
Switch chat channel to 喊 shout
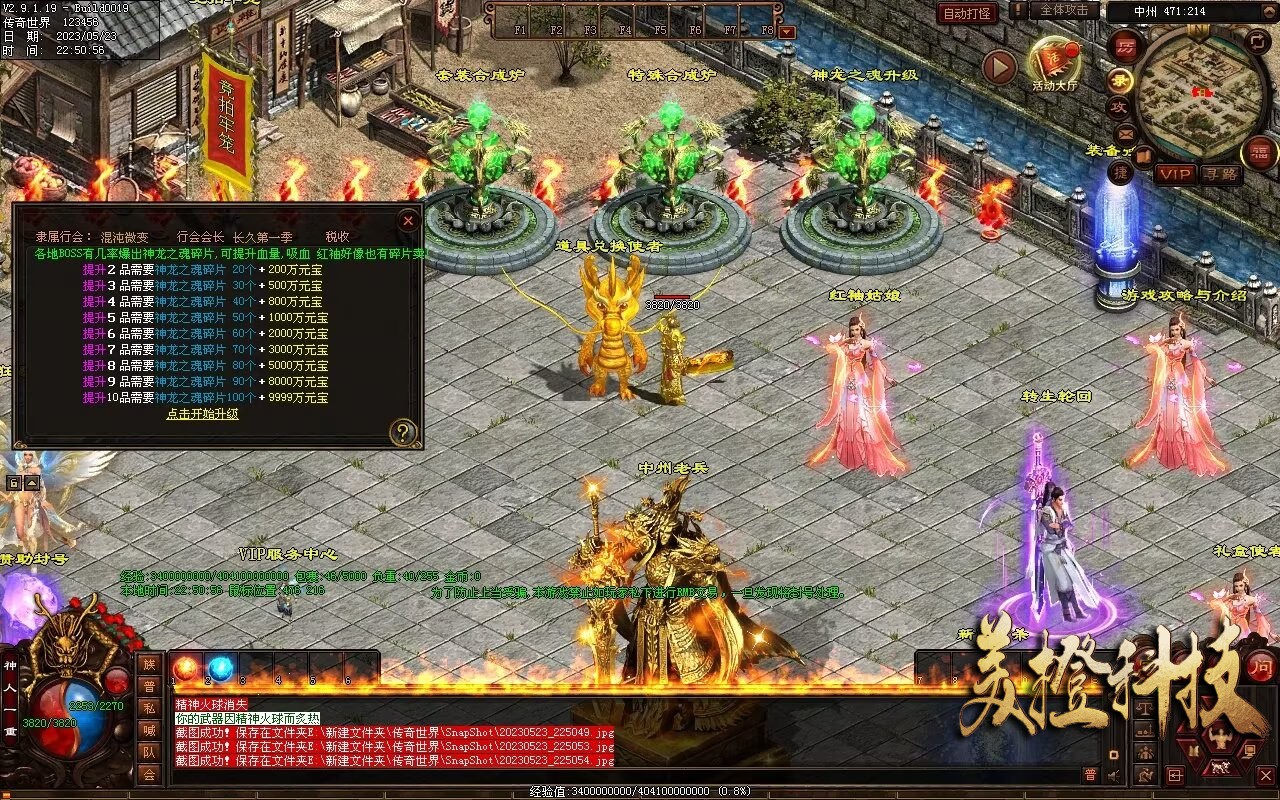pos(149,730)
